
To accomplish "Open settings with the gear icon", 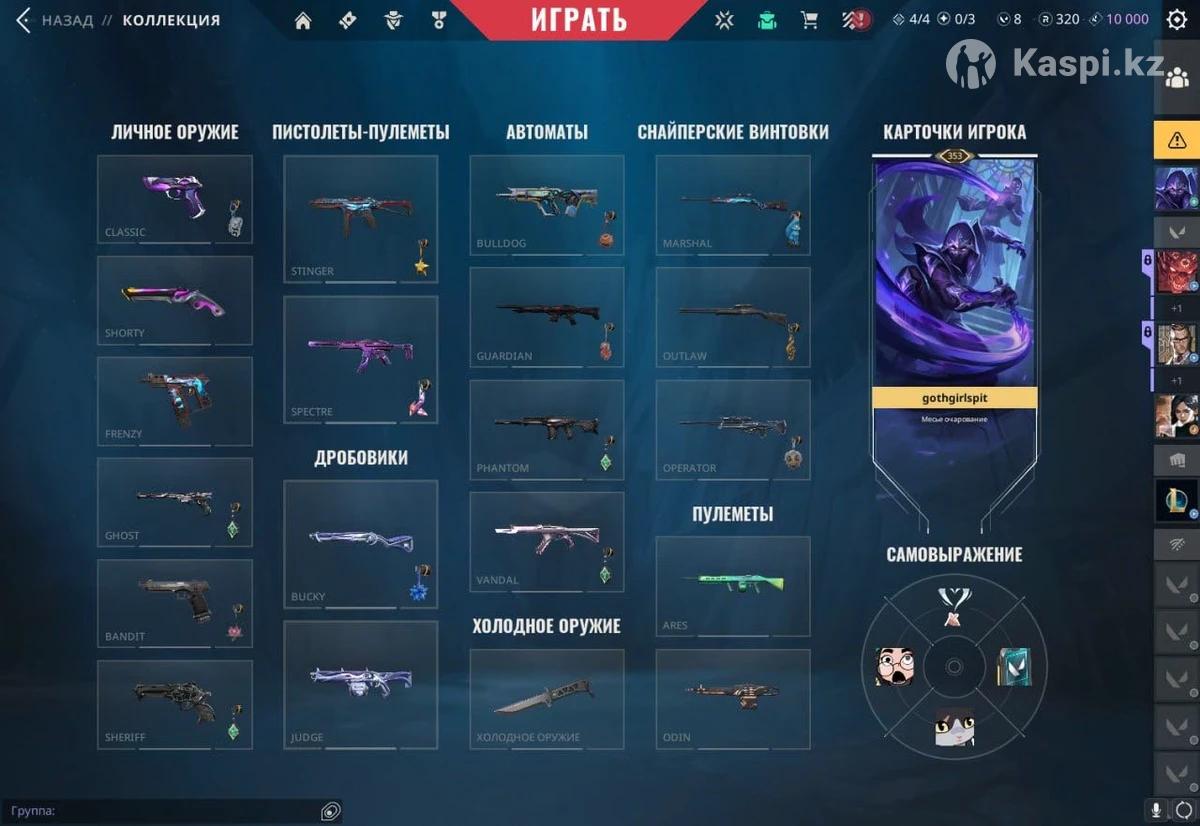I will (x=1177, y=20).
